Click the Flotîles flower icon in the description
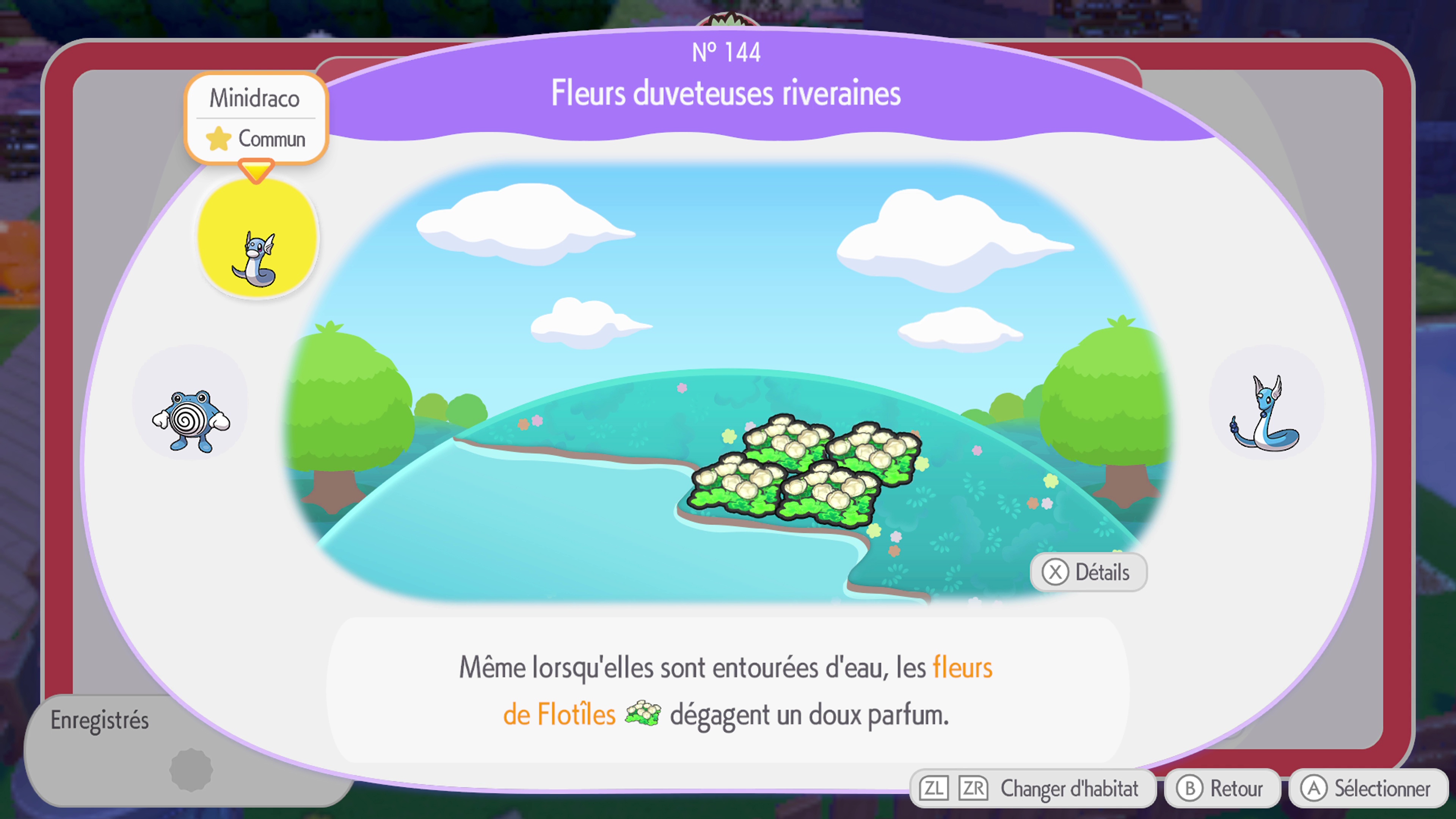 click(x=643, y=713)
